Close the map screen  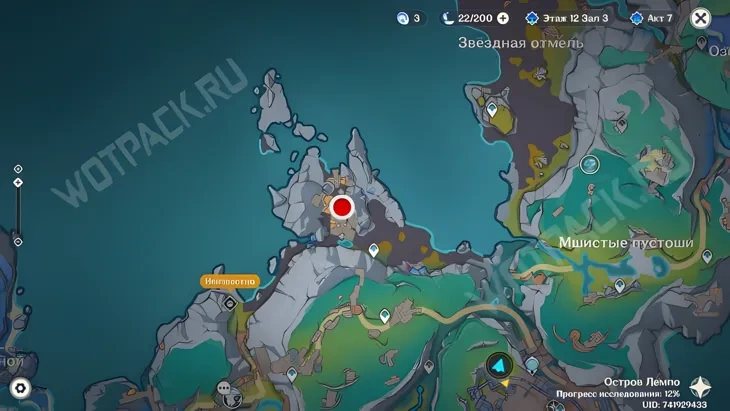point(701,17)
